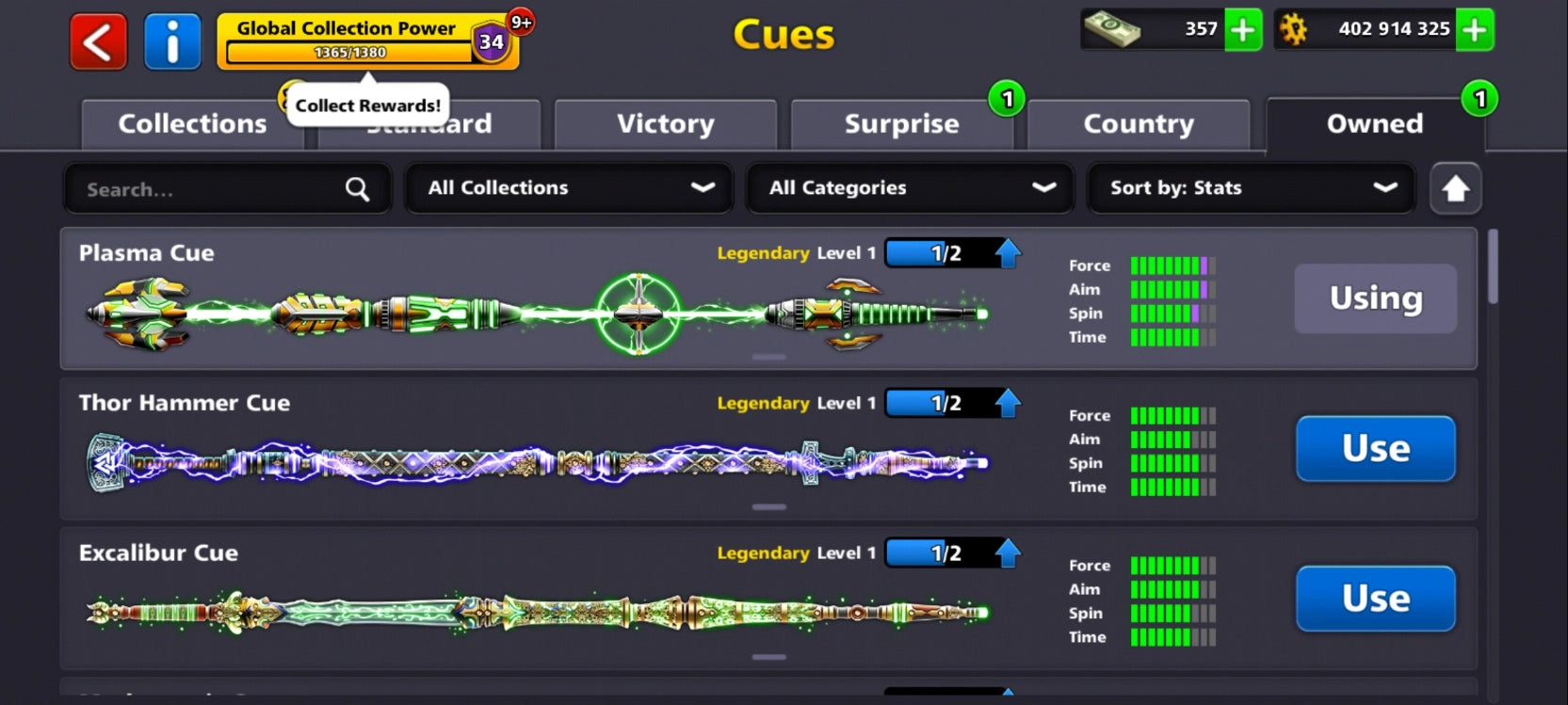This screenshot has width=1568, height=705.
Task: Click the green plus beside the coin balance
Action: pyautogui.click(x=1474, y=30)
